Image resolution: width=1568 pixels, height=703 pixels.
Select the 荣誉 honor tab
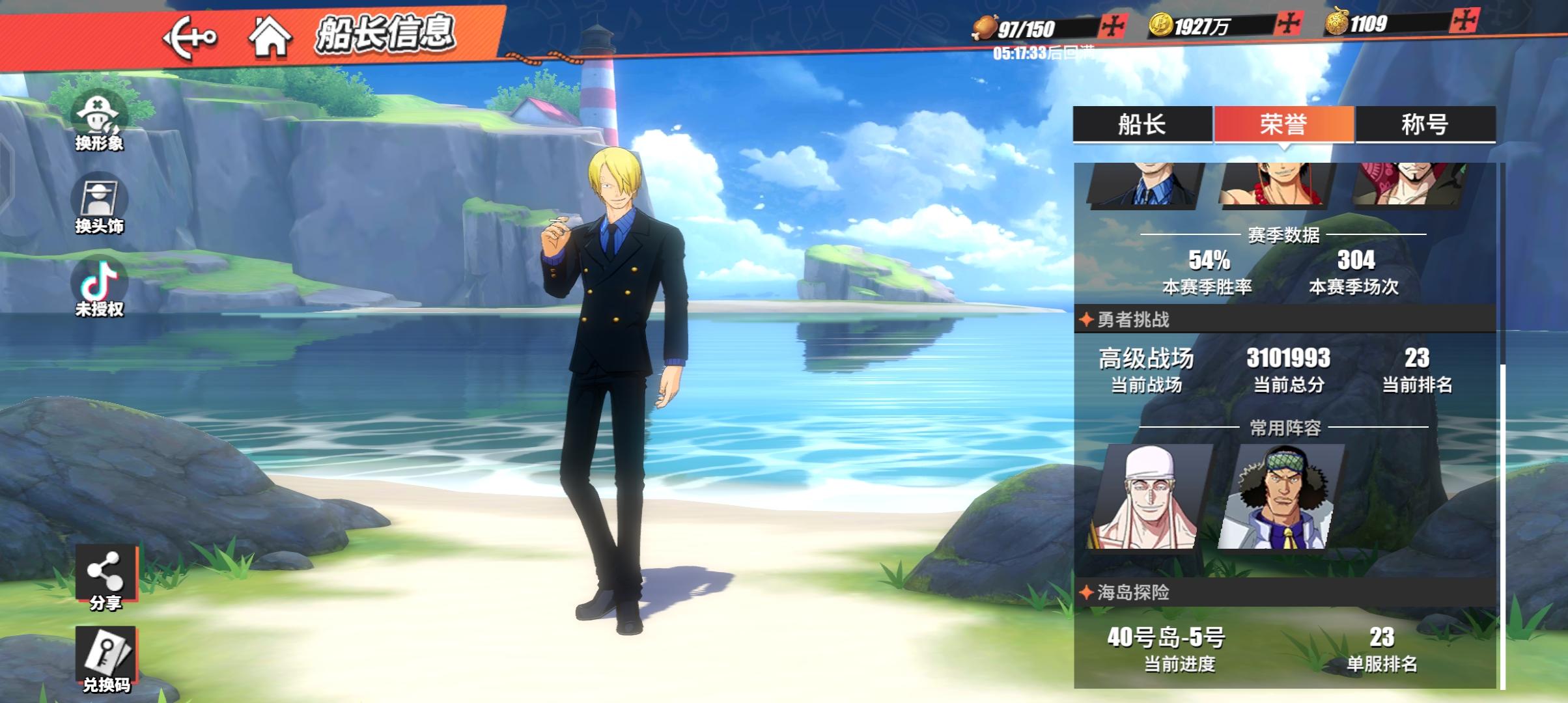(1283, 124)
